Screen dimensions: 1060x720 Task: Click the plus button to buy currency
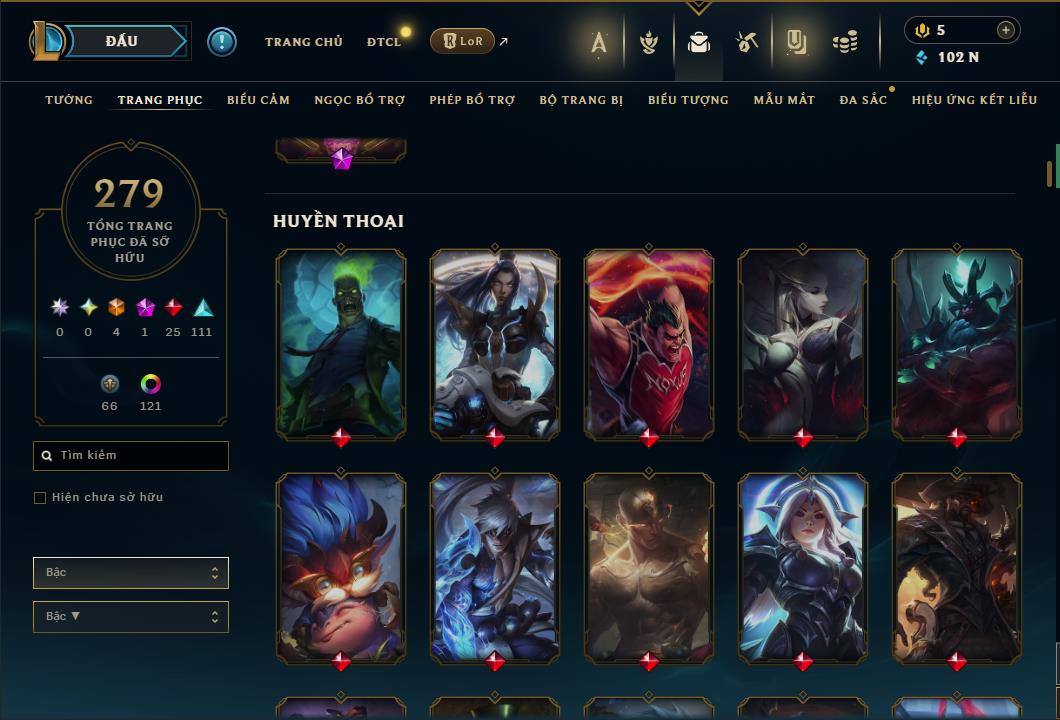pyautogui.click(x=1005, y=30)
